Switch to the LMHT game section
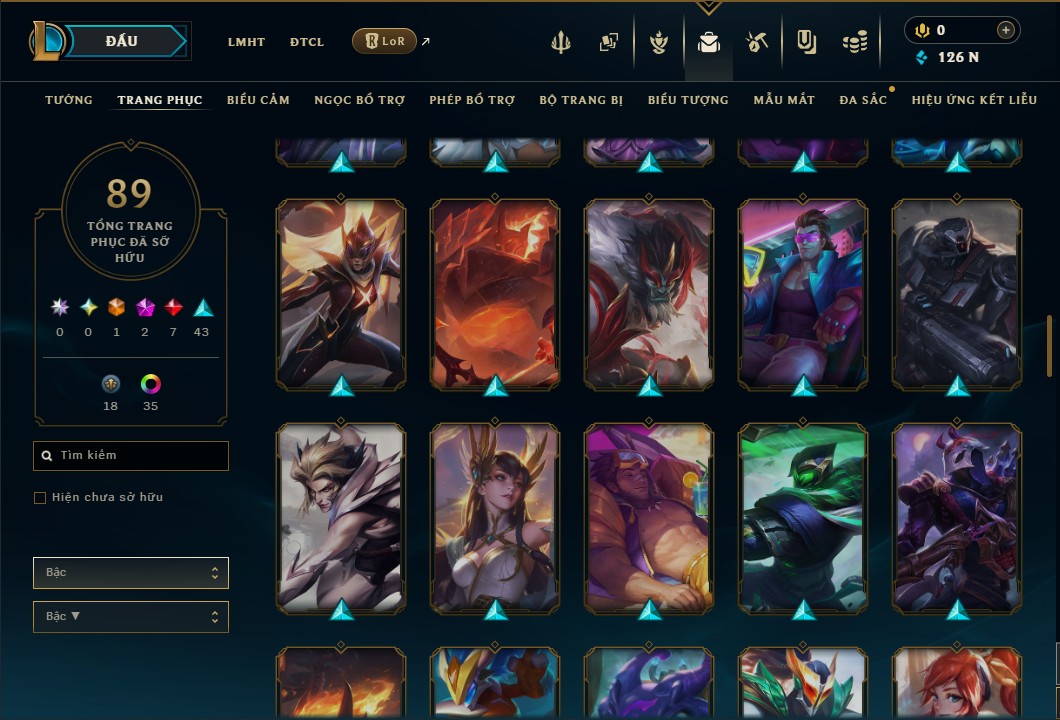Screen dimensions: 1060x720 (x=246, y=42)
